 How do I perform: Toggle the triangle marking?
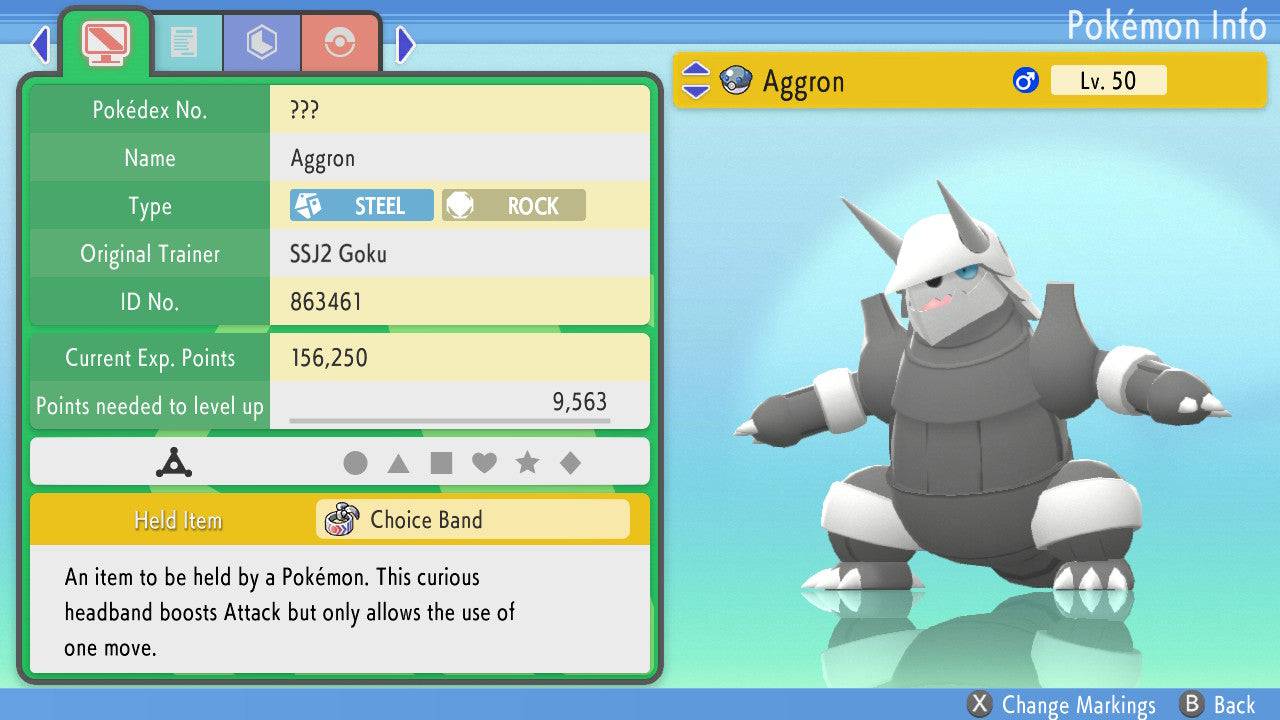pyautogui.click(x=398, y=463)
